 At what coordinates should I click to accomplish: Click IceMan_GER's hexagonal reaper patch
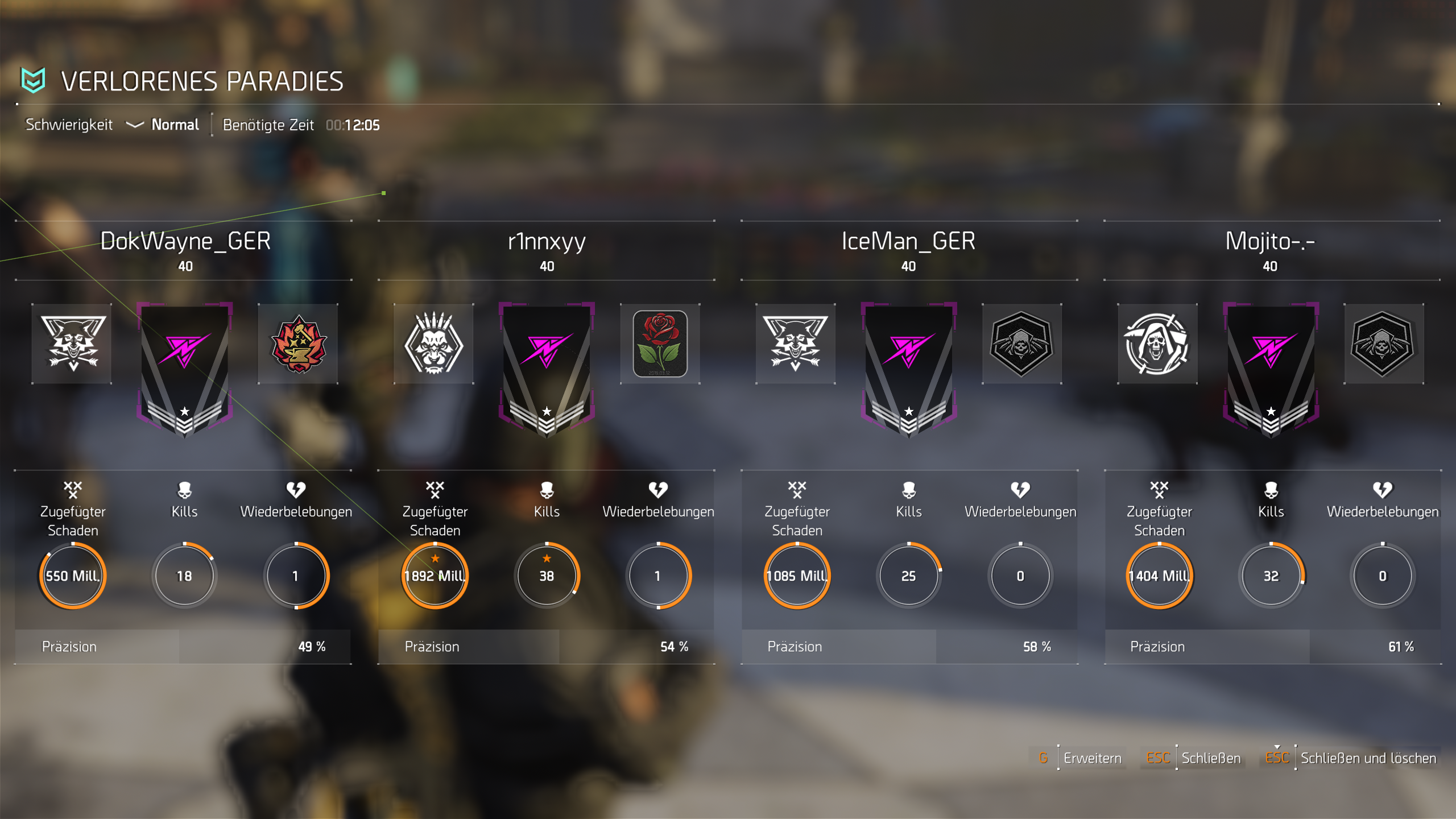click(1021, 344)
